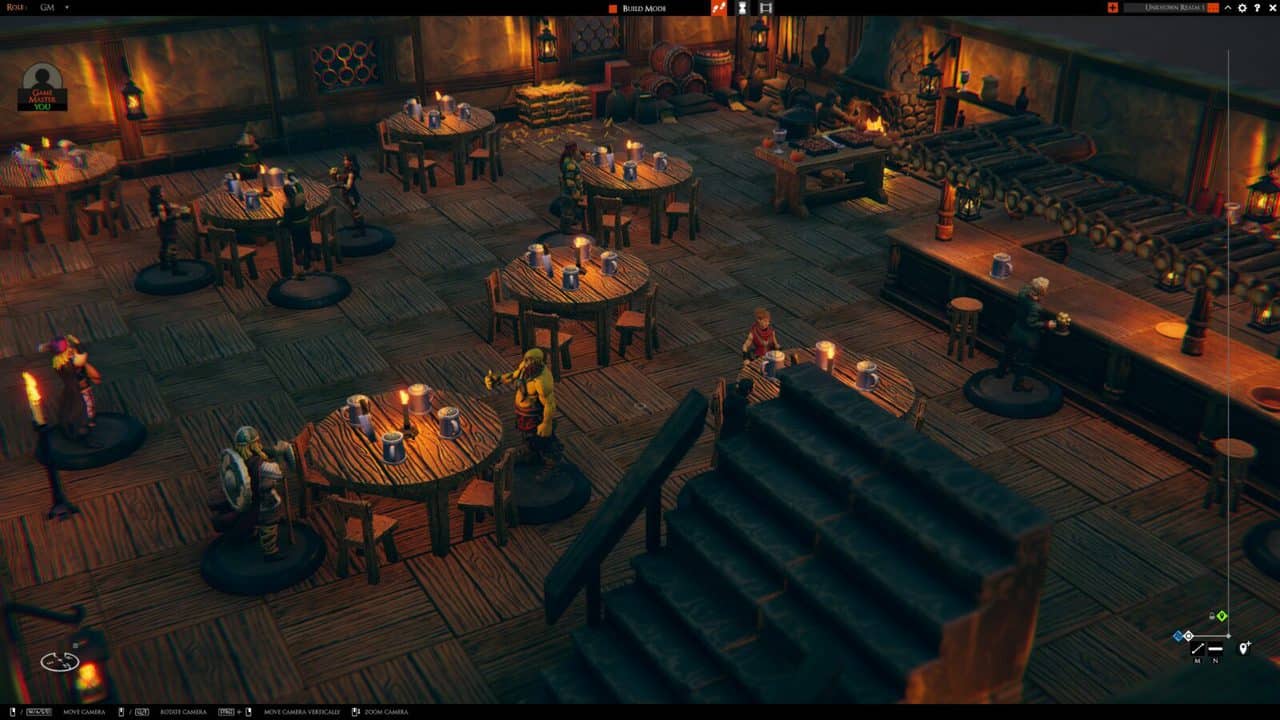Open the game settings gear

(x=1242, y=8)
